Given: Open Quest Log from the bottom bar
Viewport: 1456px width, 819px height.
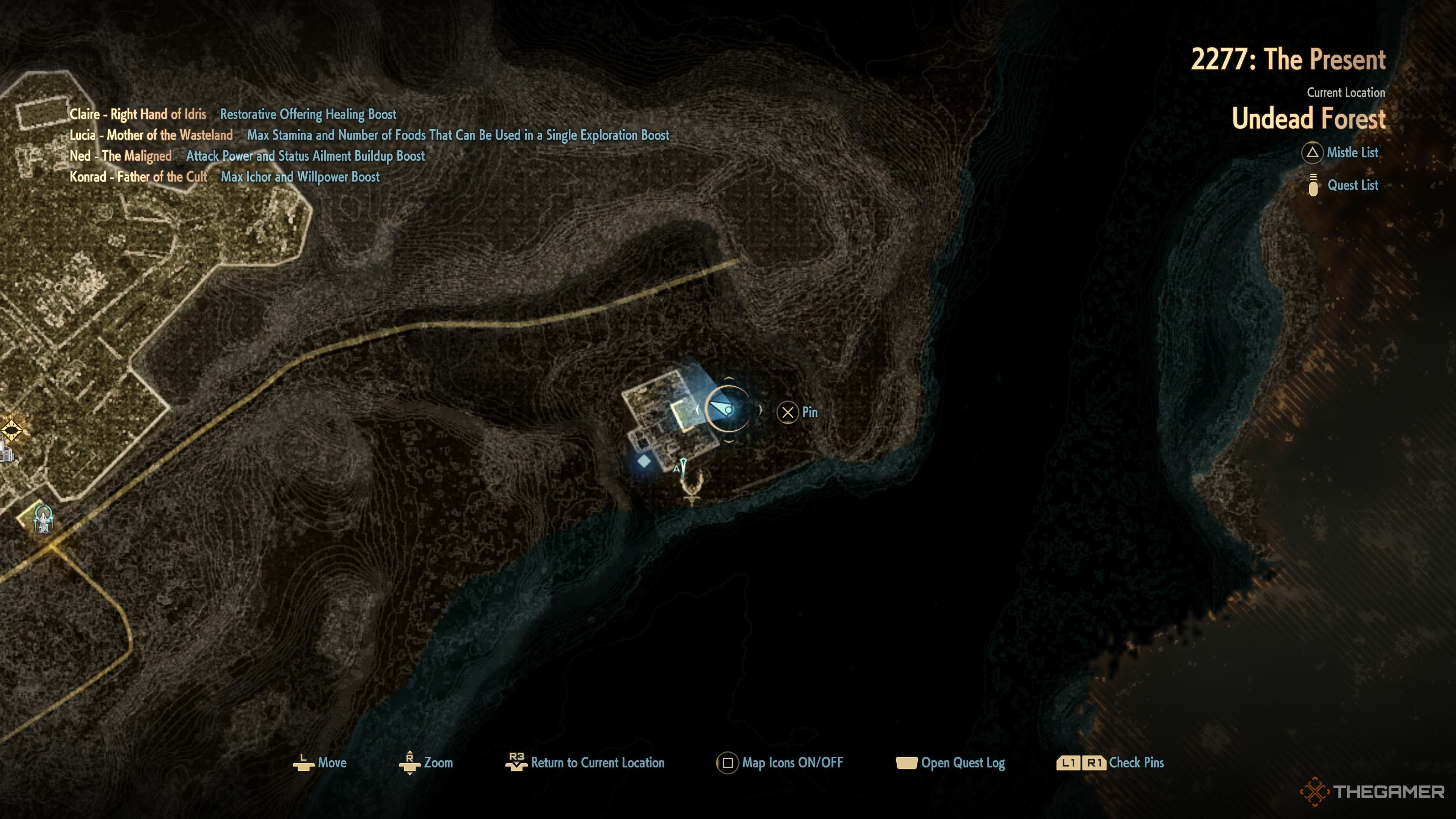Looking at the screenshot, I should (x=951, y=763).
